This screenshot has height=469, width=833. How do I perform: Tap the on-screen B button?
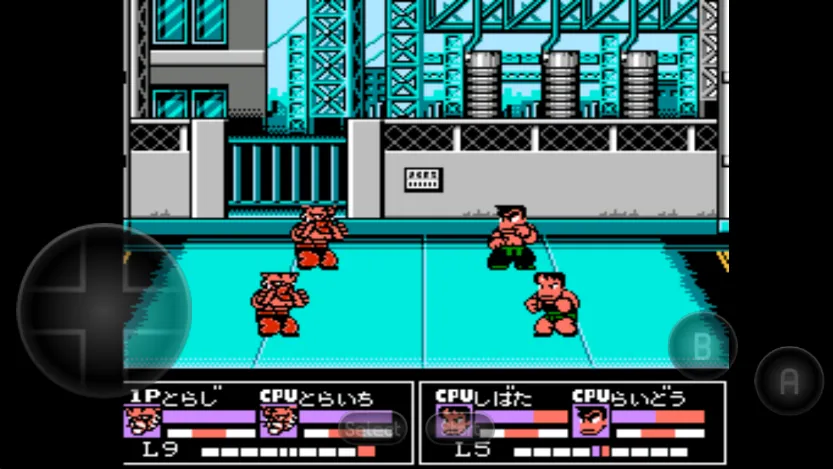pos(702,346)
